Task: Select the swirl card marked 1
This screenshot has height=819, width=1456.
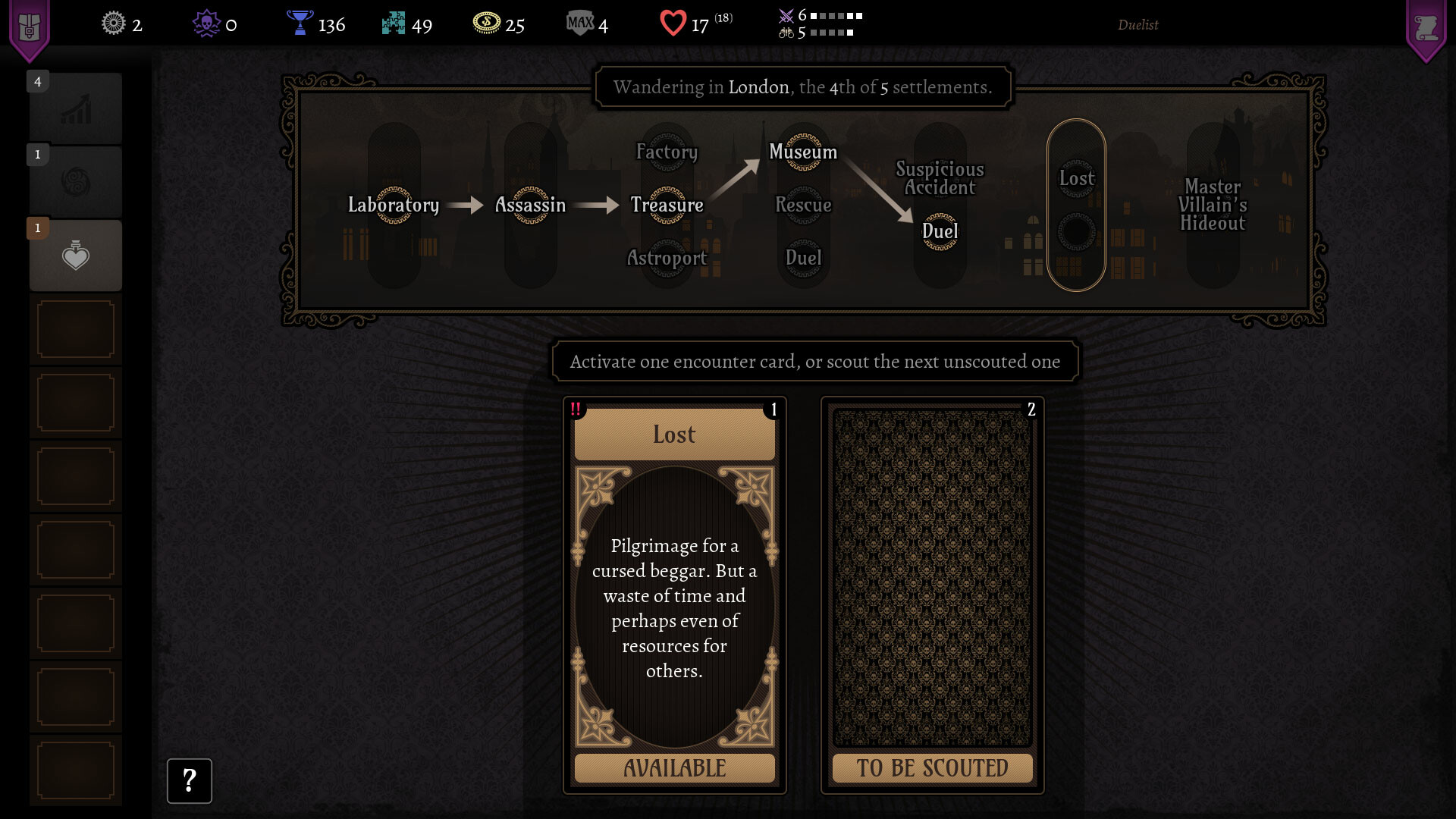Action: tap(75, 181)
